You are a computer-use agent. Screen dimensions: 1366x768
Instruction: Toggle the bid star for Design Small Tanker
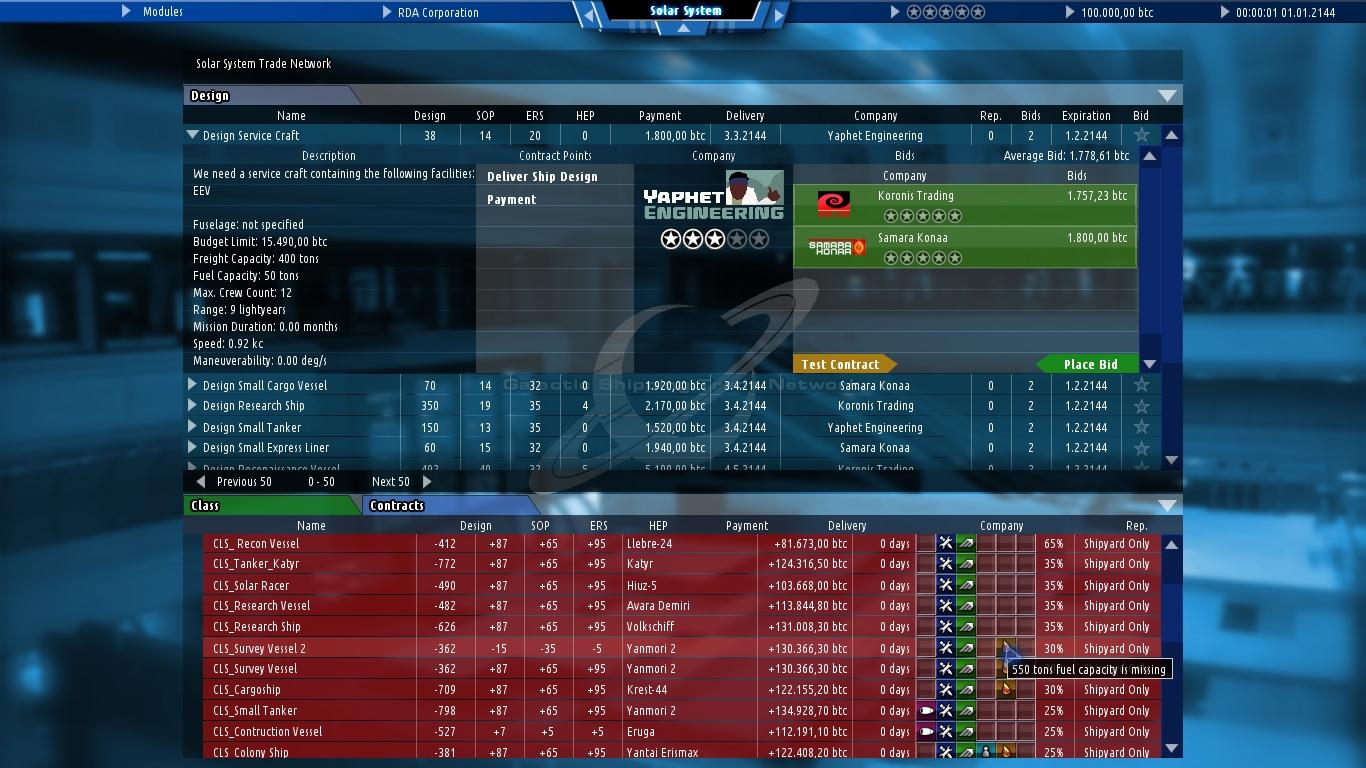coord(1140,427)
